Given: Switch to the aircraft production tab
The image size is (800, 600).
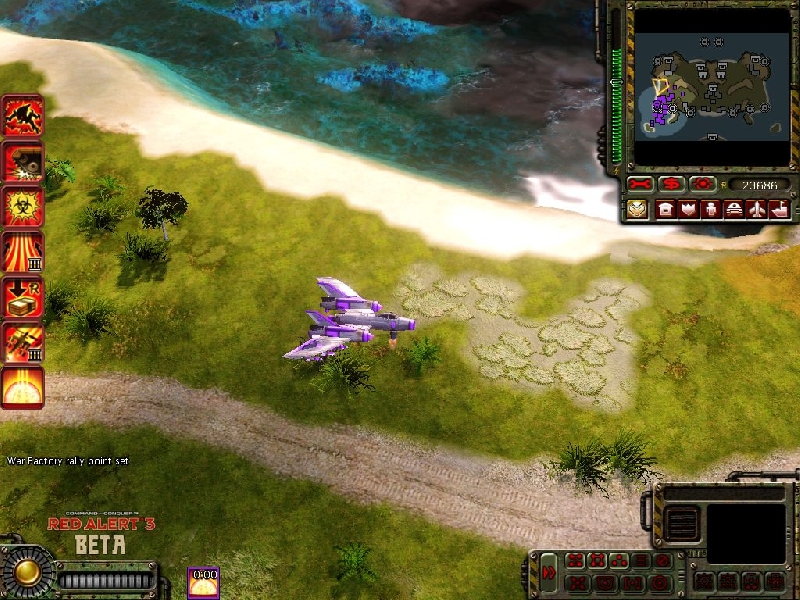Looking at the screenshot, I should click(757, 209).
